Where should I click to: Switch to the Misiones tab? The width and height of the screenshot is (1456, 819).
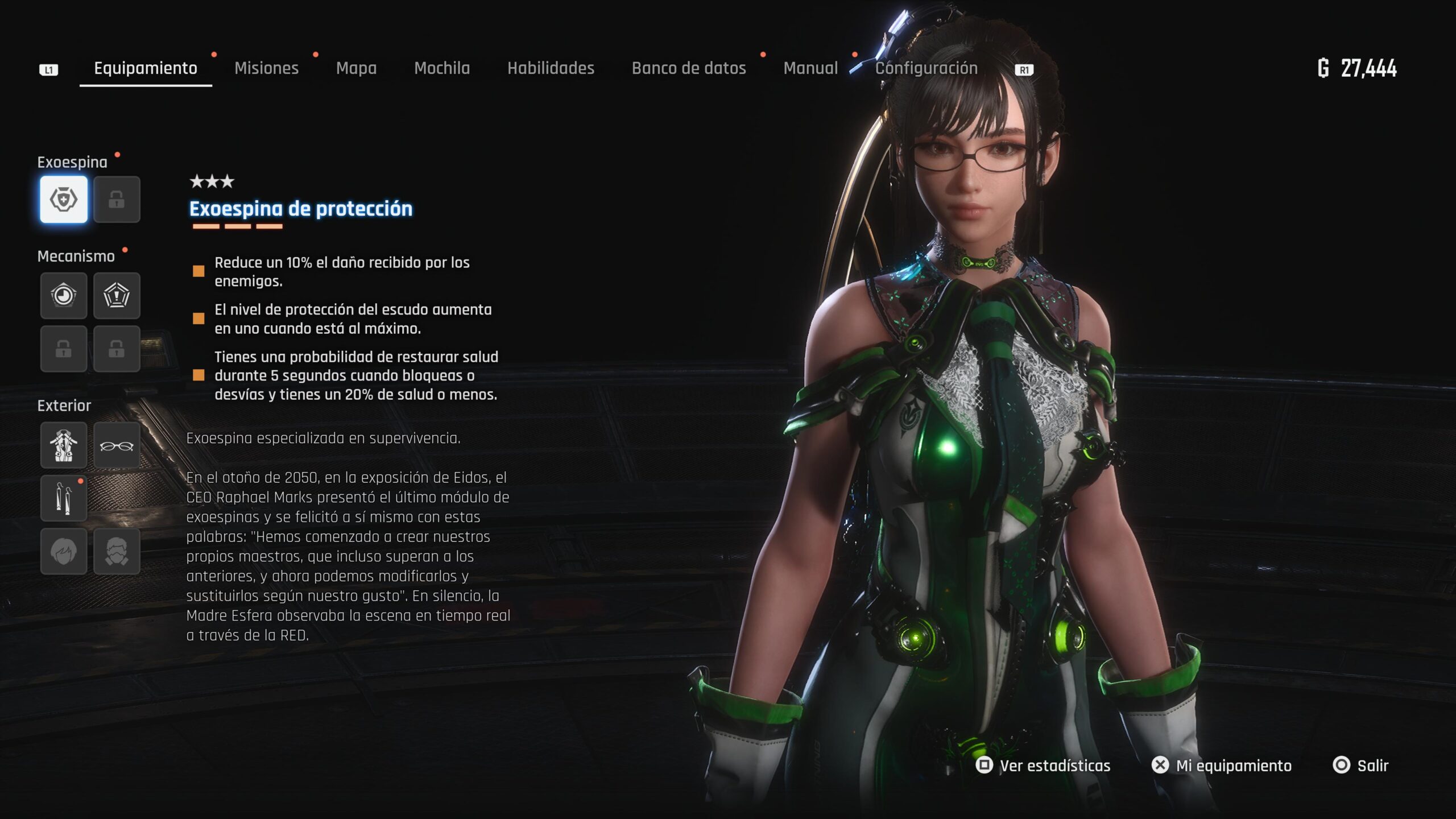pyautogui.click(x=266, y=68)
